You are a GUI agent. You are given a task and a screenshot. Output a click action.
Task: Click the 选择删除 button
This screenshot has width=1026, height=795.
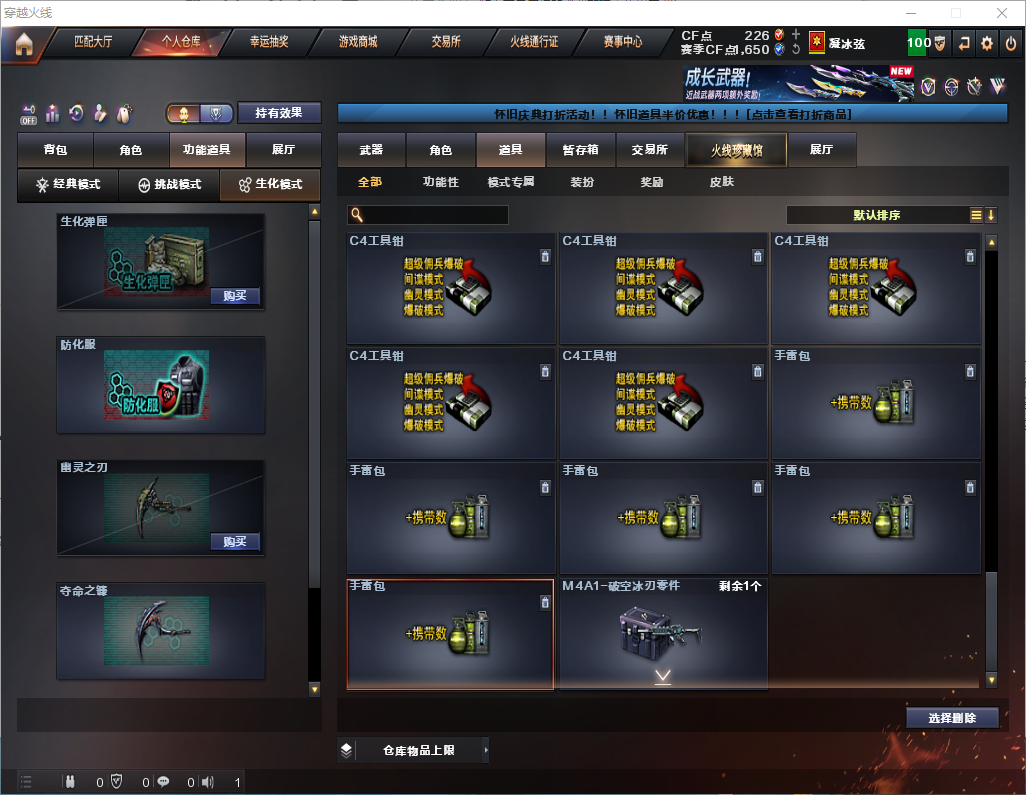[x=952, y=718]
